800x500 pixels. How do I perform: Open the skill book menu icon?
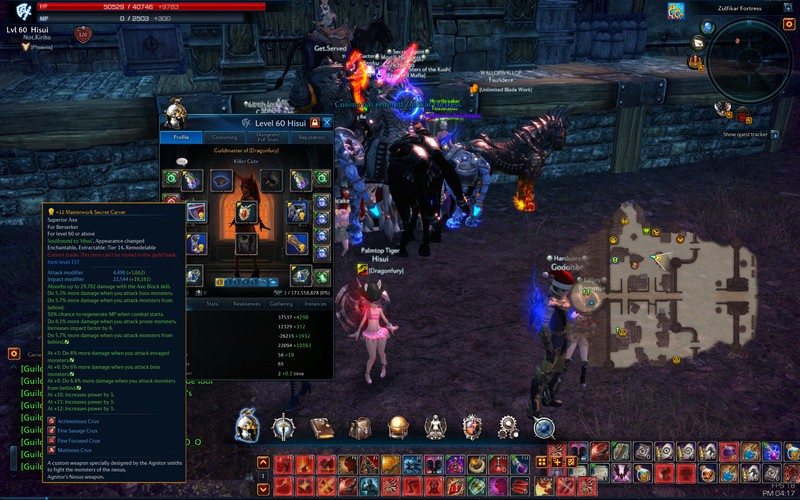pyautogui.click(x=322, y=428)
